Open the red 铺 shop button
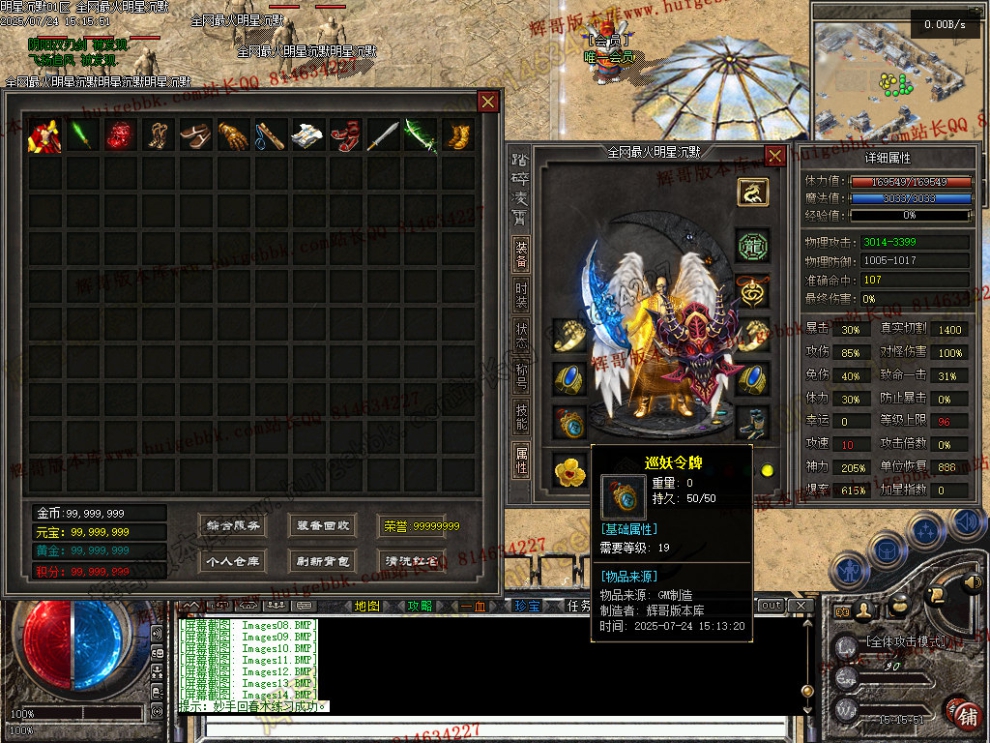Screen dimensions: 990x743 pos(966,715)
